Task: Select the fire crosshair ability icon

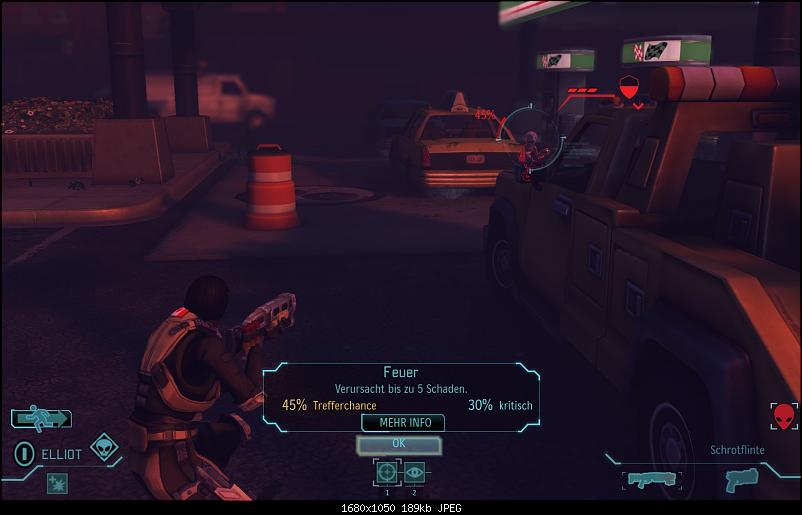Action: [386, 472]
